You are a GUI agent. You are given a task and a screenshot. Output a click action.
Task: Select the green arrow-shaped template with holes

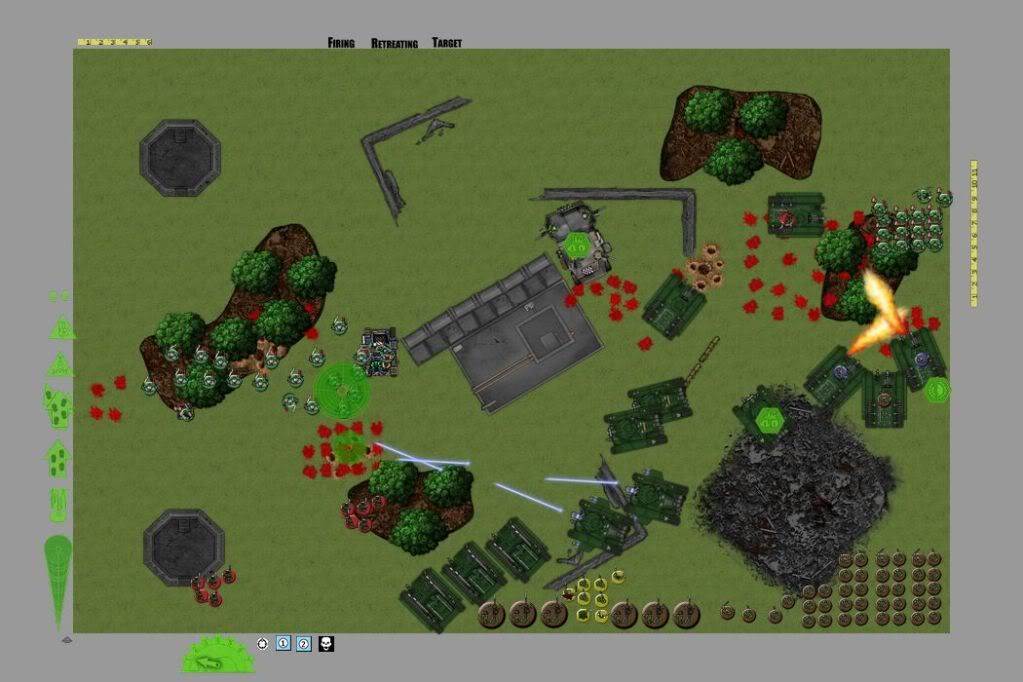[58, 458]
